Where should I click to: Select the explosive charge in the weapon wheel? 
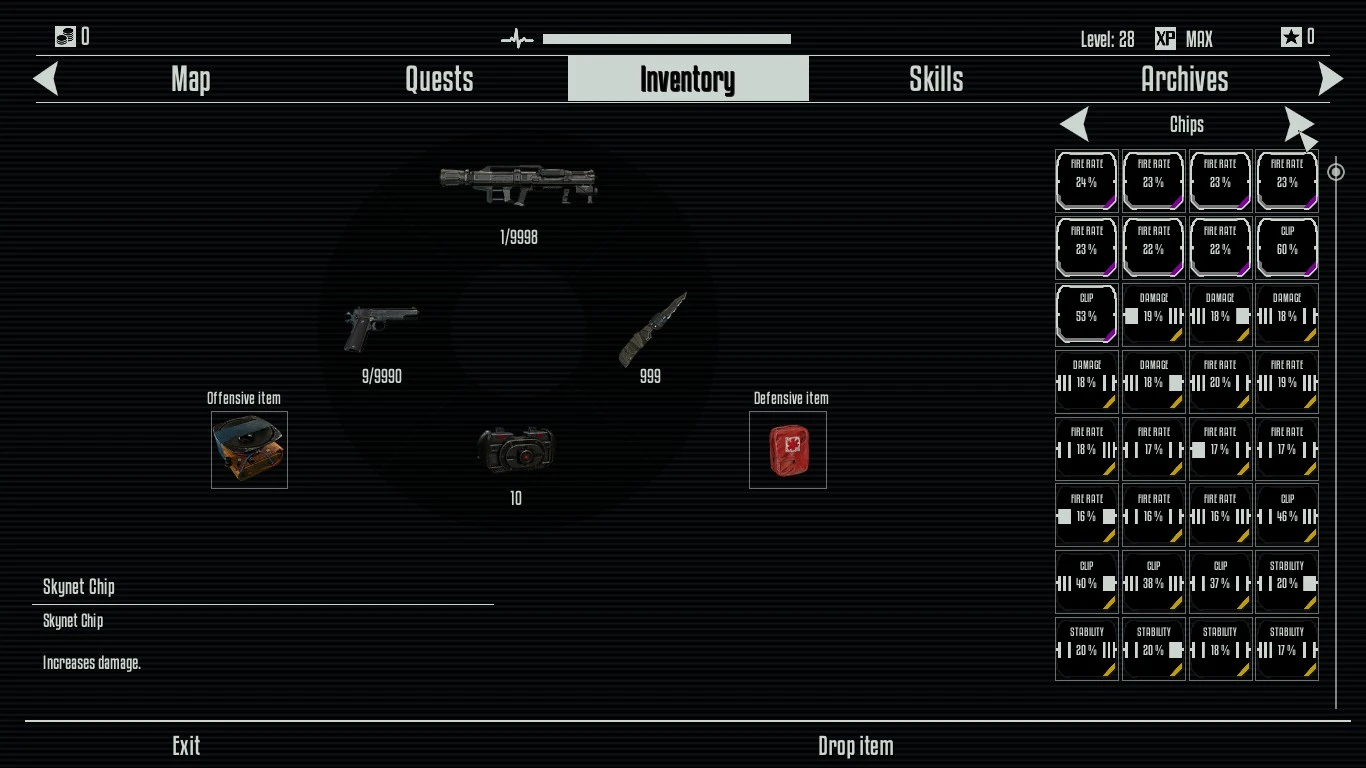point(513,450)
